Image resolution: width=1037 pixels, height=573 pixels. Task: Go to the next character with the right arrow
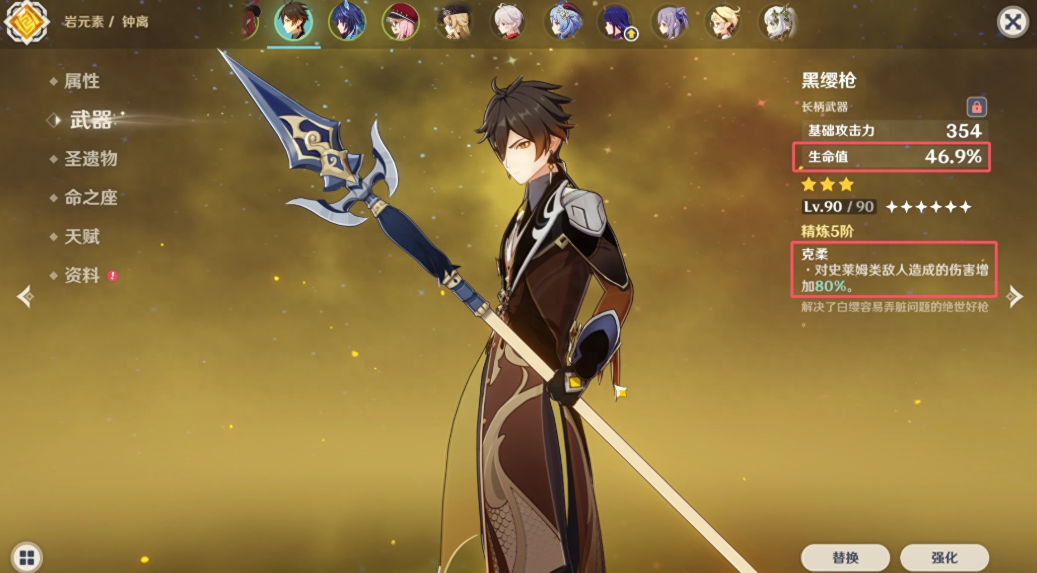click(x=1014, y=296)
